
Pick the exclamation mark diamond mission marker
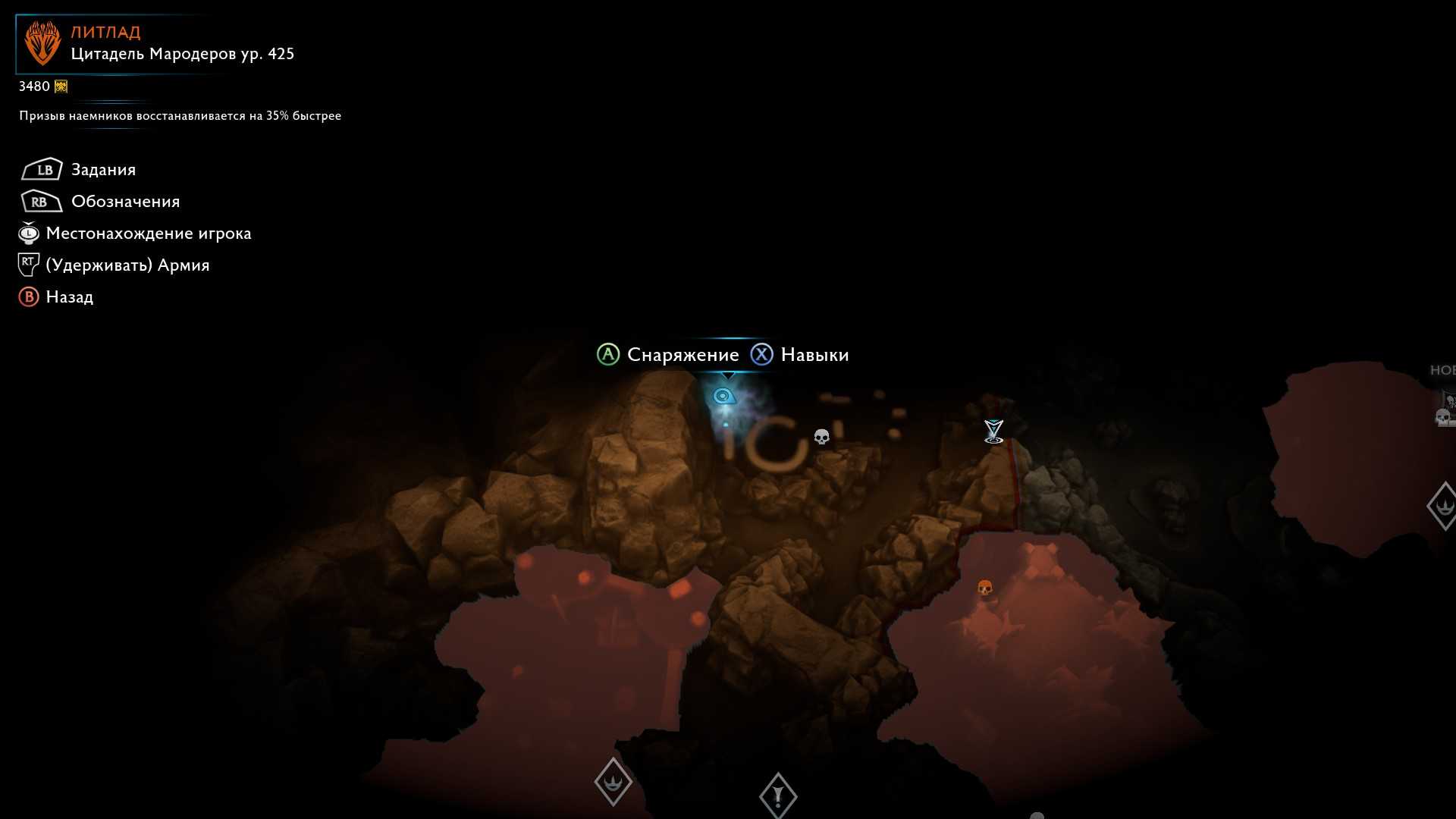(777, 795)
